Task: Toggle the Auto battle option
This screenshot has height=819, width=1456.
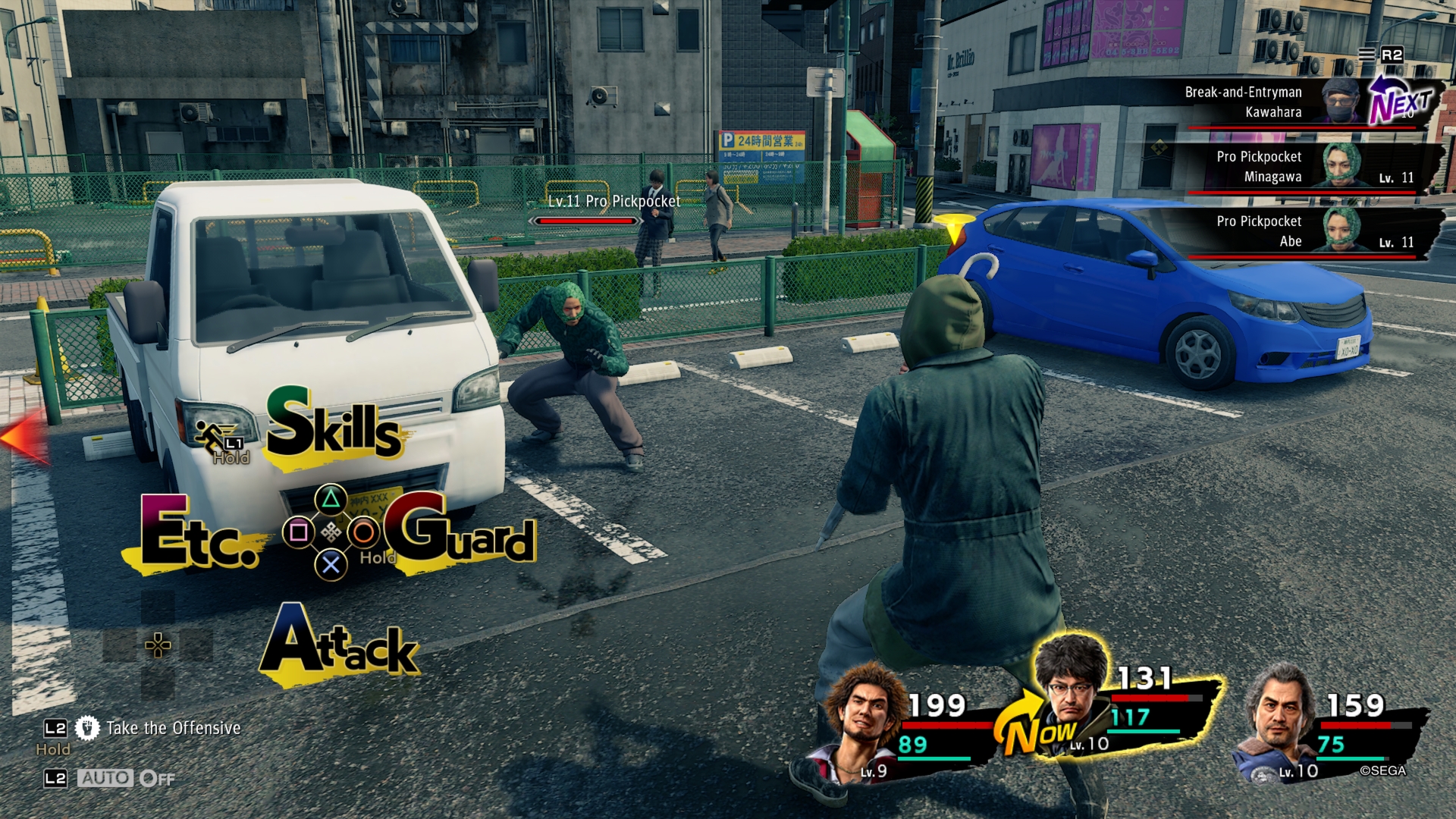Action: click(x=125, y=778)
